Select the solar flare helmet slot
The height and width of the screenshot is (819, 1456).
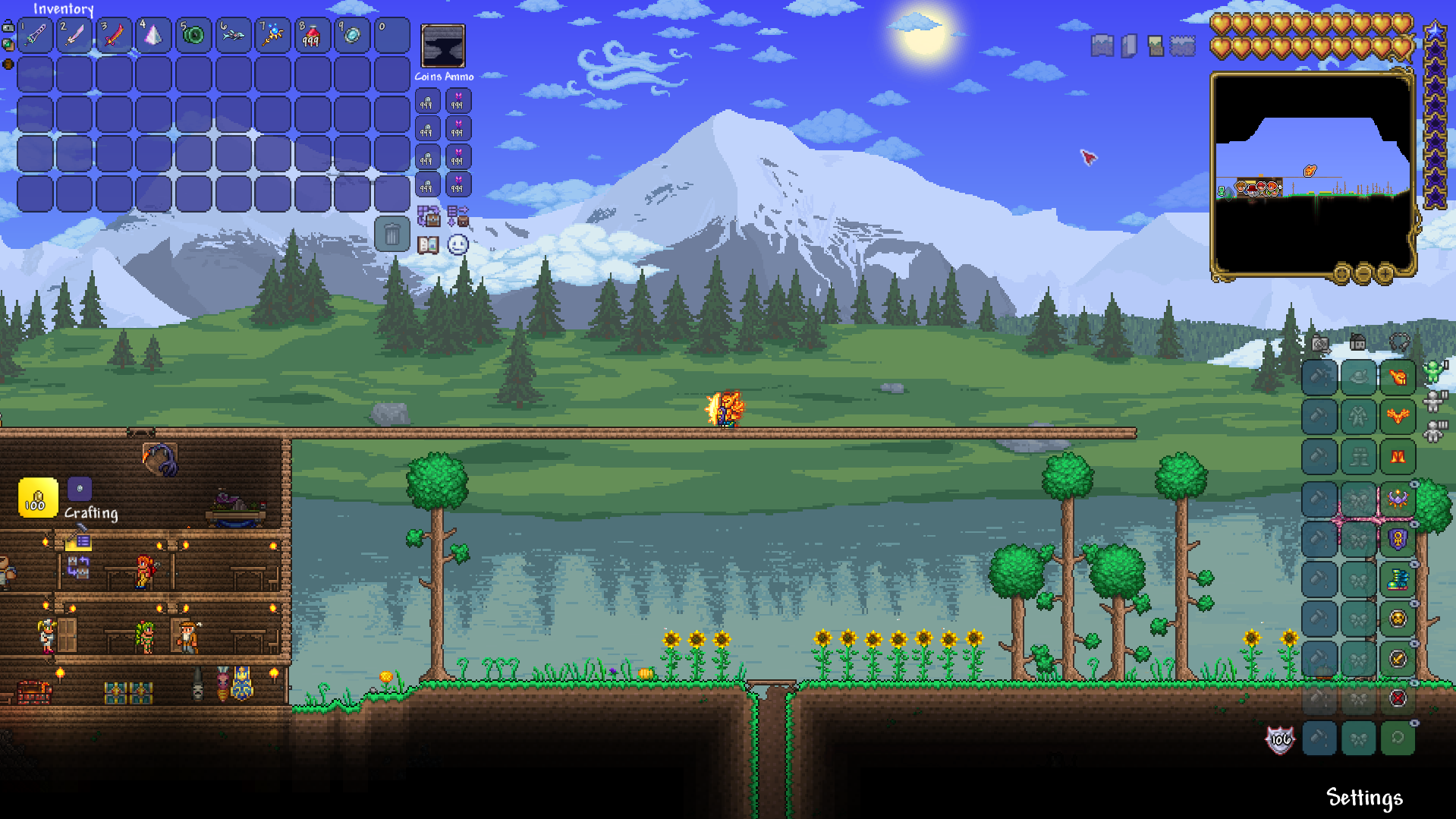[x=1398, y=377]
